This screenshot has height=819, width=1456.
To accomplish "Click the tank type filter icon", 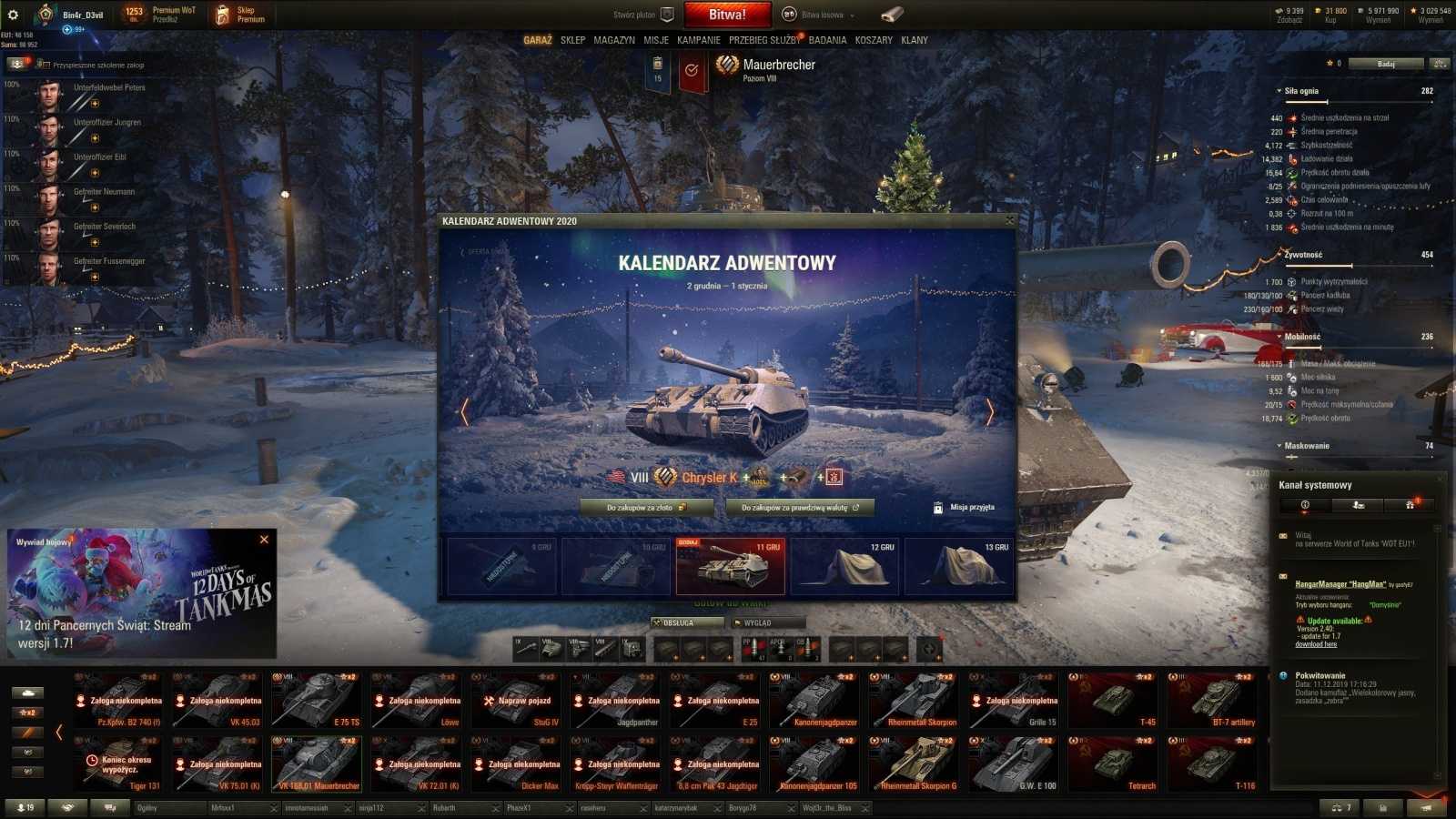I will coord(28,693).
